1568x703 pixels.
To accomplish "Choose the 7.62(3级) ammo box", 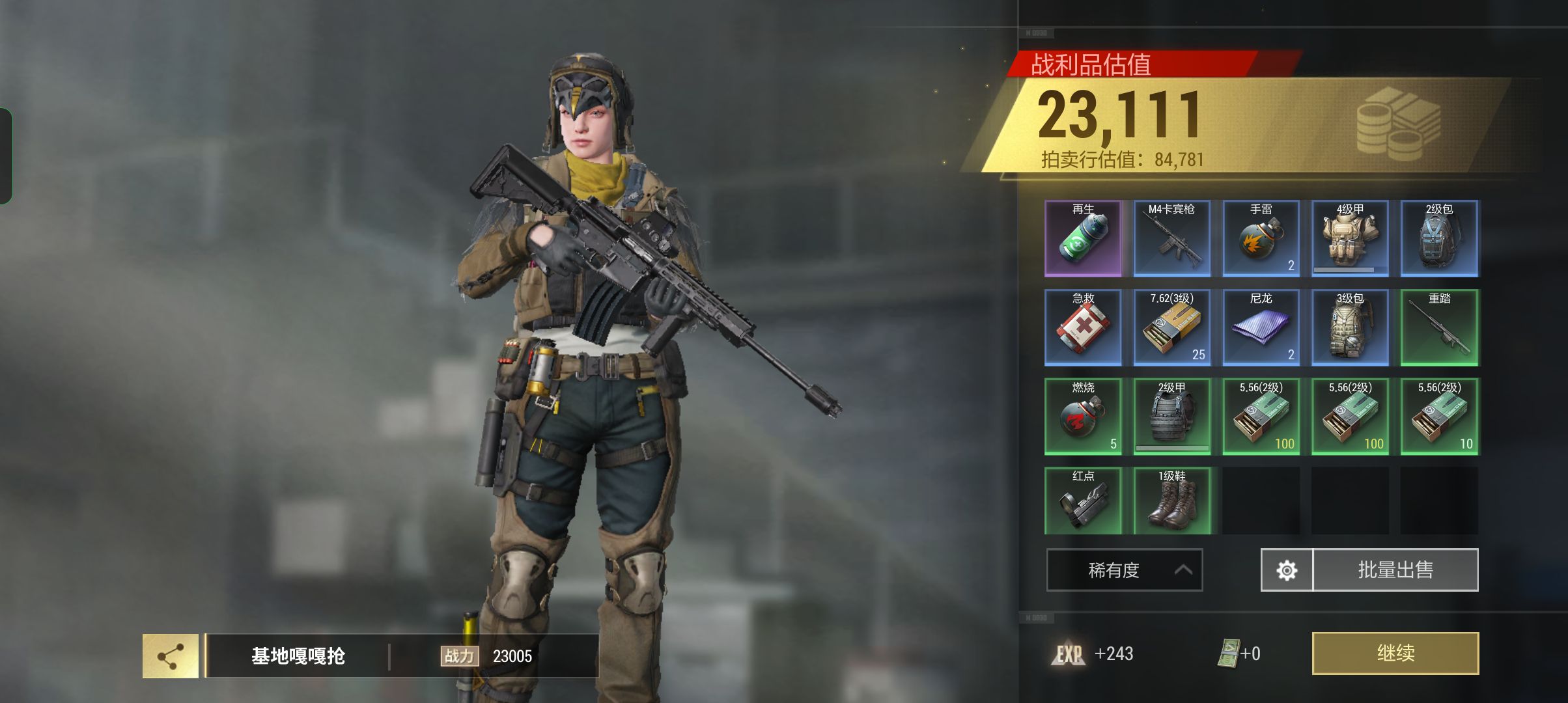I will coord(1171,327).
